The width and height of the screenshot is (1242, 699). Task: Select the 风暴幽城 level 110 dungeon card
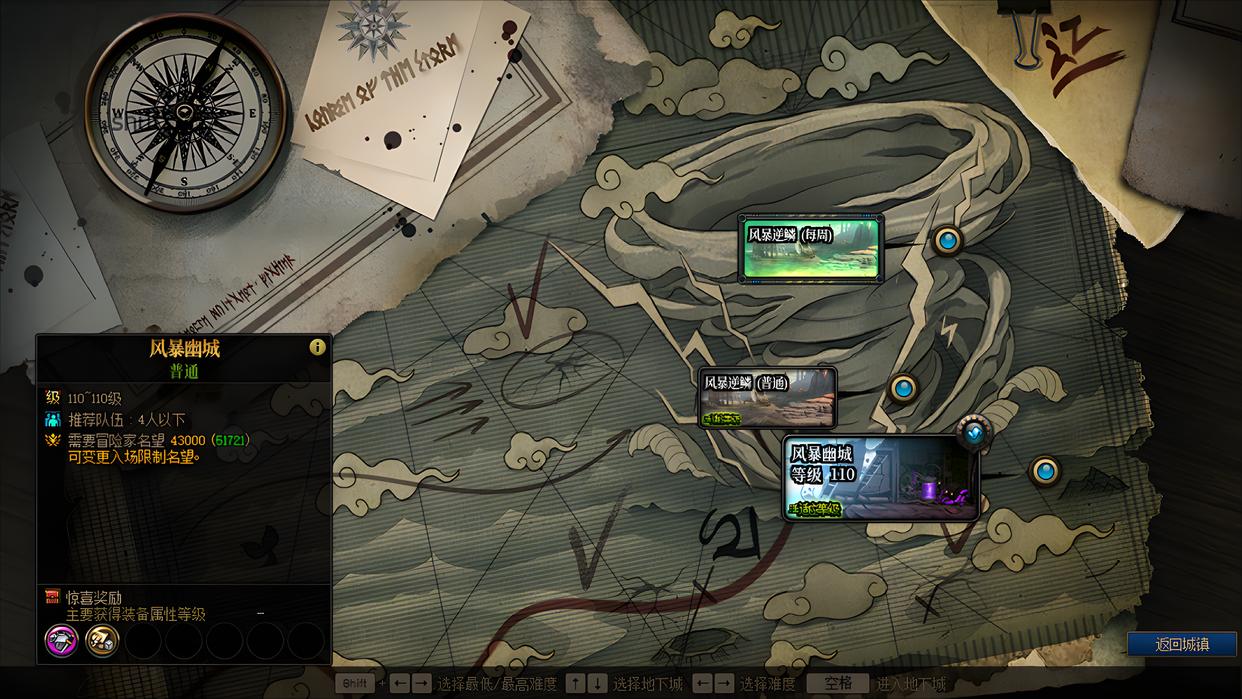(x=880, y=478)
